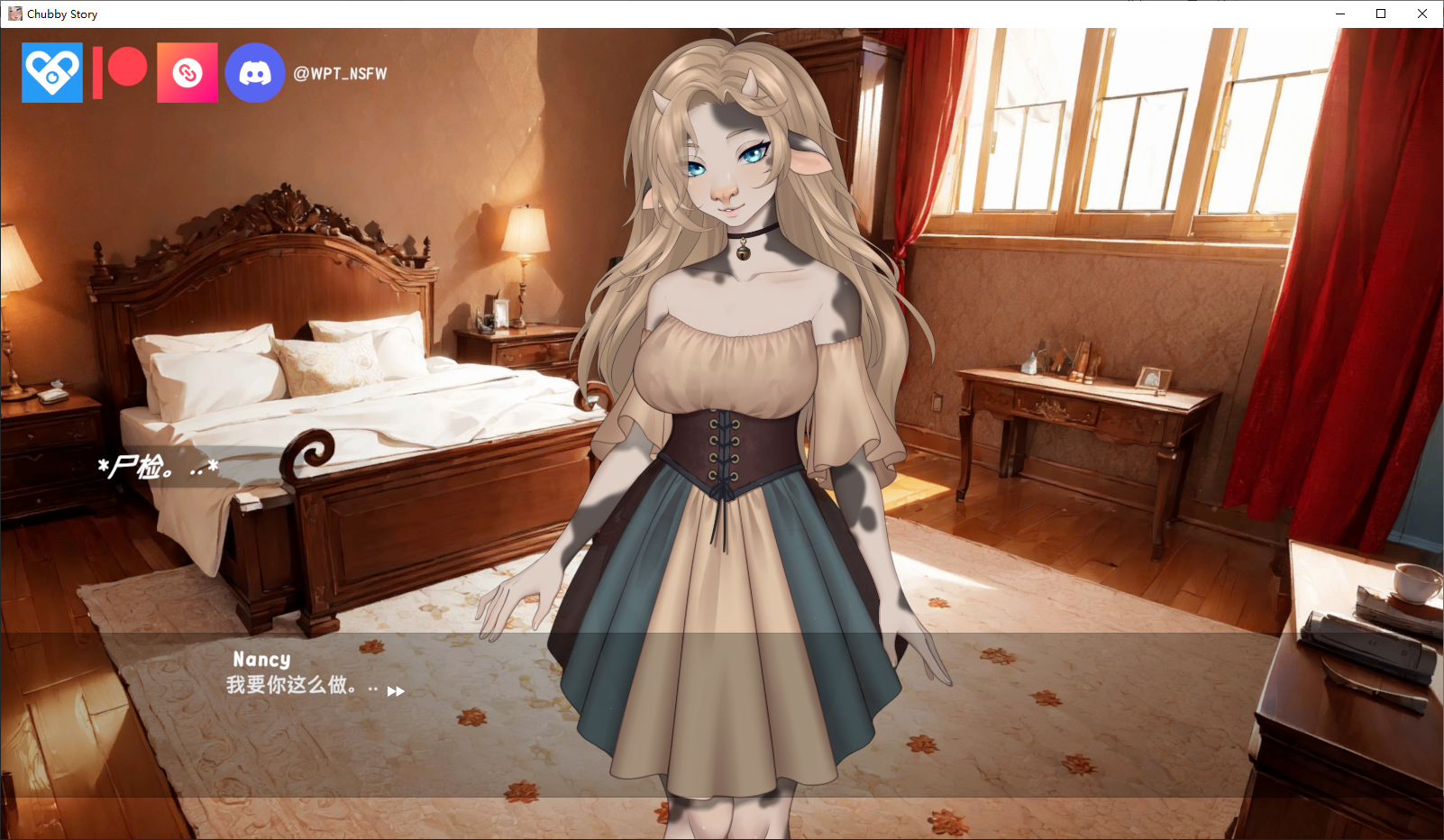Image resolution: width=1444 pixels, height=840 pixels.
Task: Click the pink chain link icon
Action: pos(187,73)
